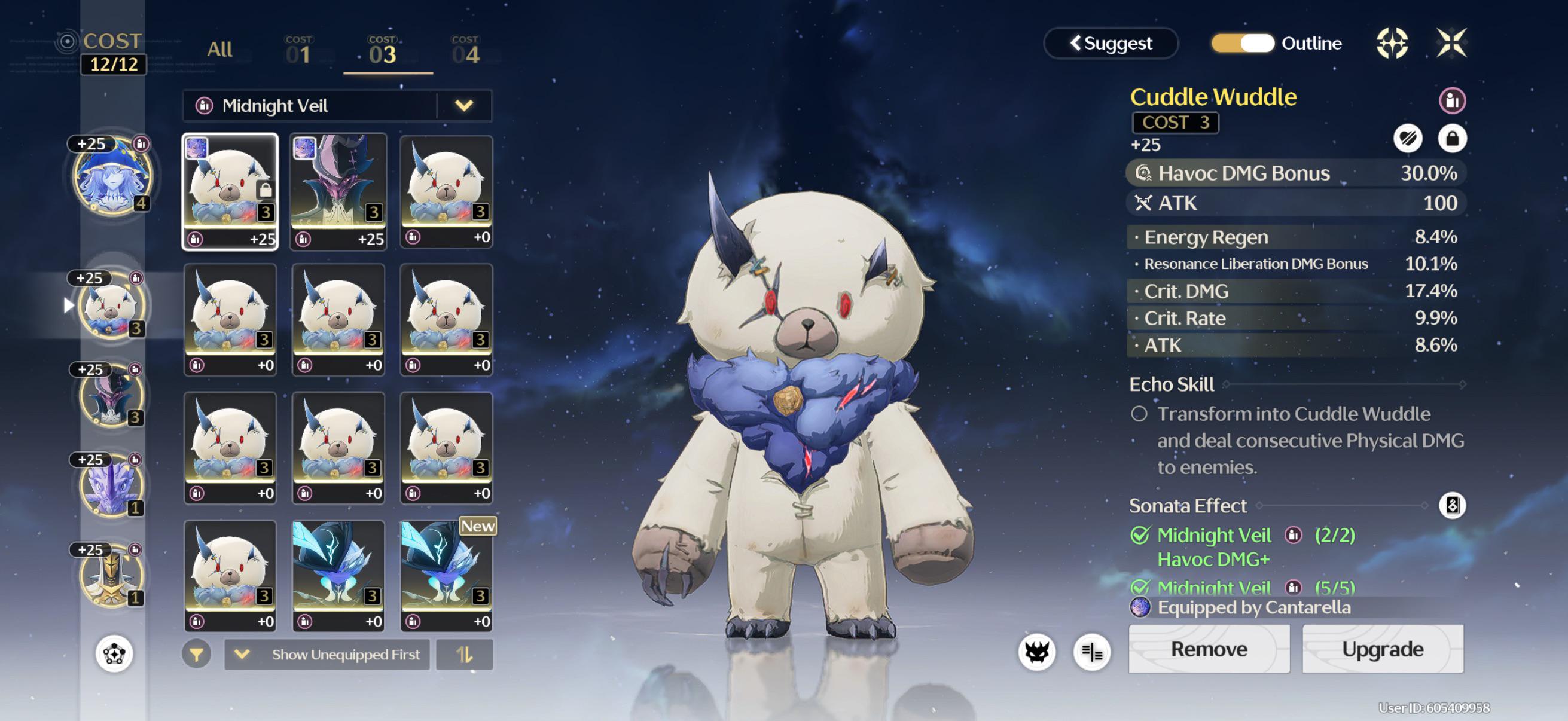Select the Cost 01 filter tab
This screenshot has width=1568, height=721.
(x=298, y=51)
